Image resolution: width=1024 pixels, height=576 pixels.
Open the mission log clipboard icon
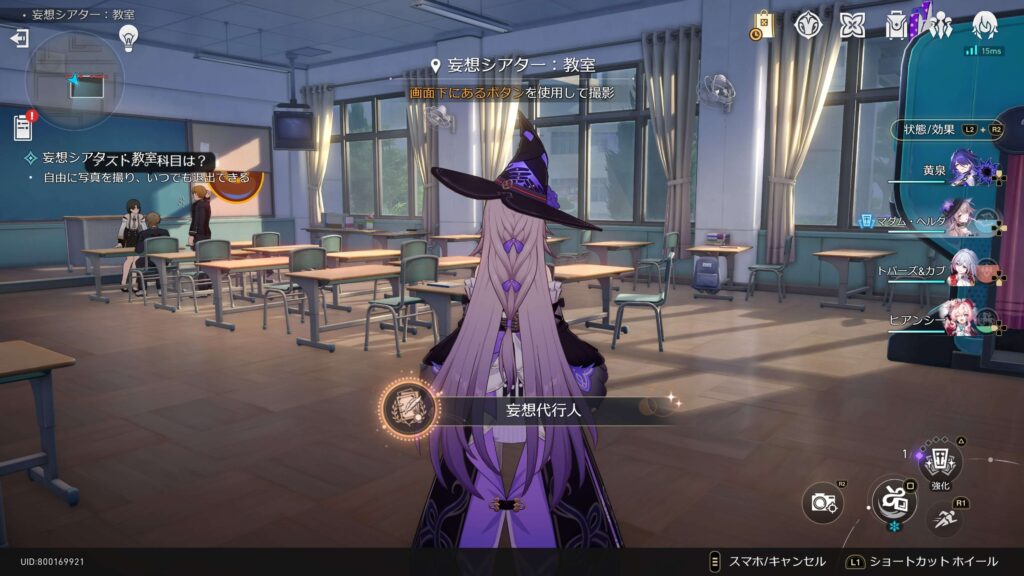click(x=22, y=127)
